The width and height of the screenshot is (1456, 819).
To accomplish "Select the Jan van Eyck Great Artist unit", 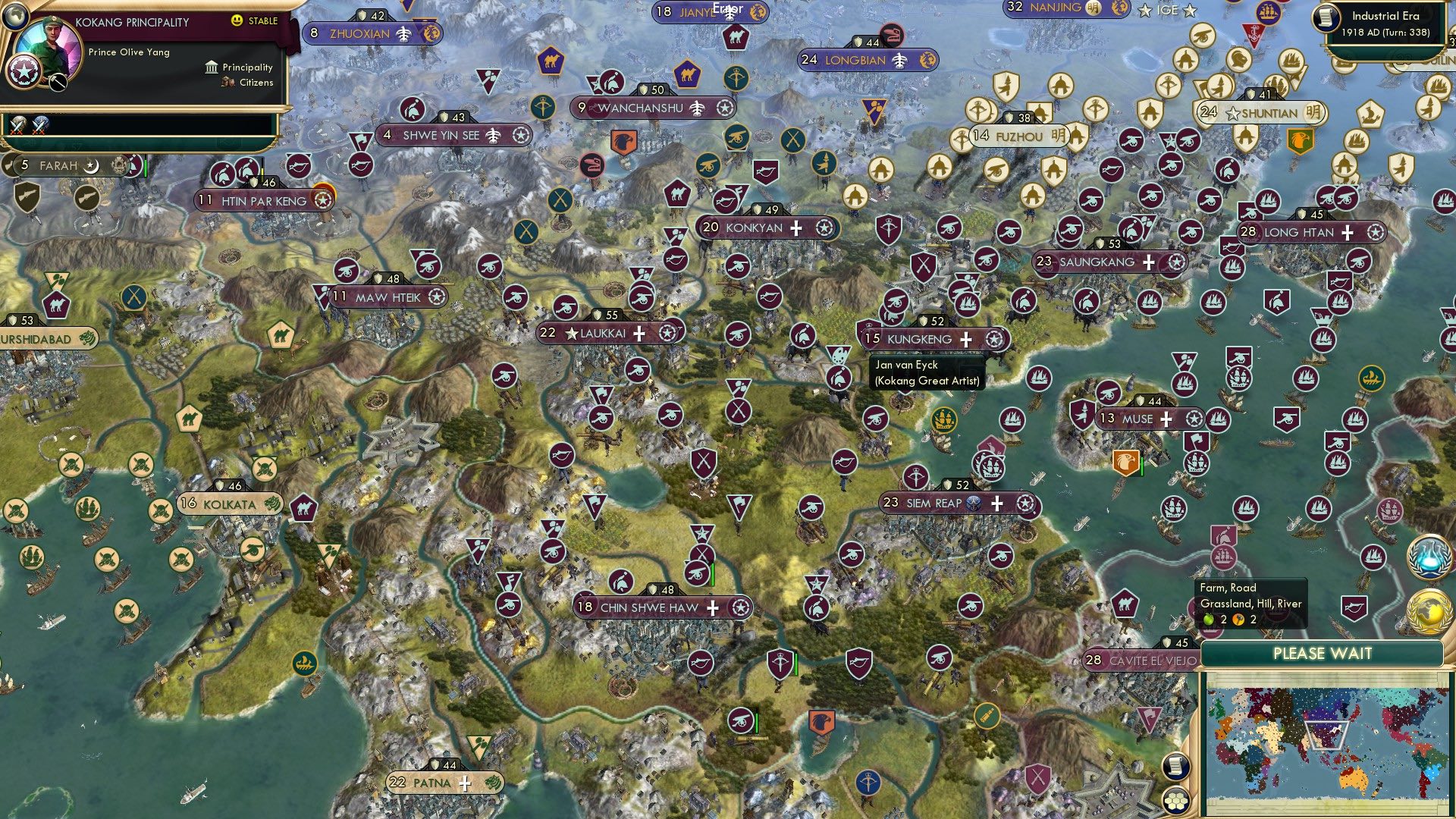I will (x=838, y=354).
